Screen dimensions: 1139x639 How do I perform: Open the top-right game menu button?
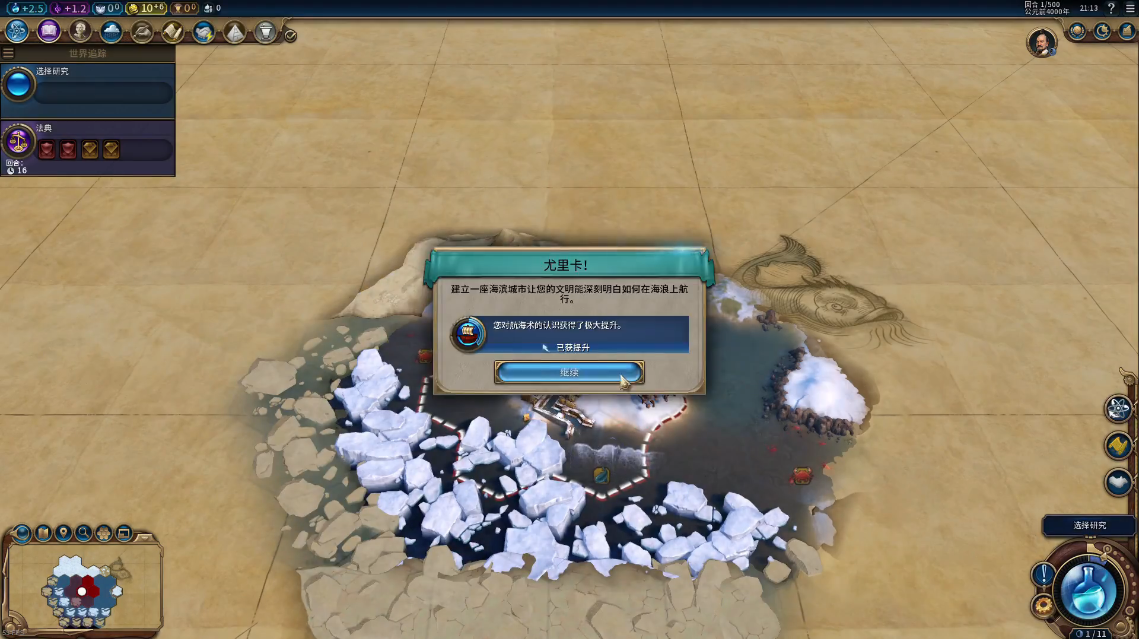pos(1130,8)
